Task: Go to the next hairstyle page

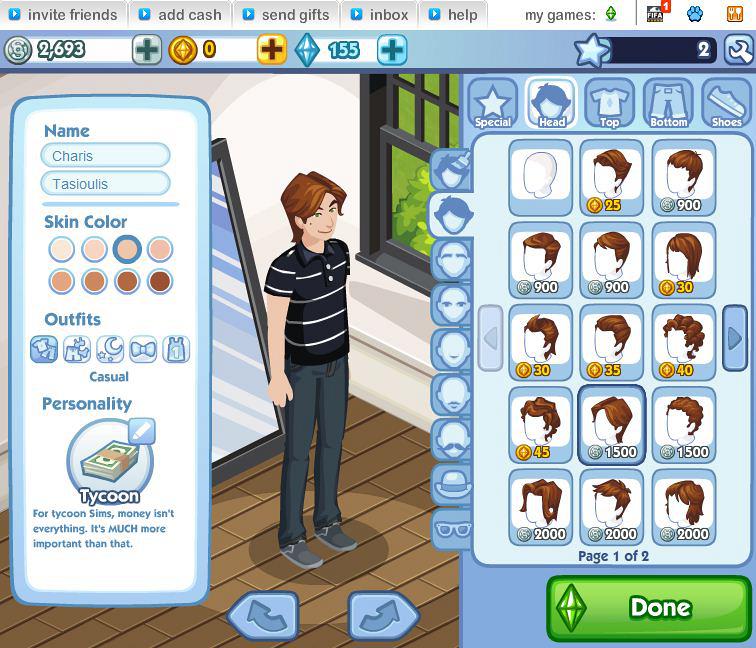Action: (x=734, y=338)
